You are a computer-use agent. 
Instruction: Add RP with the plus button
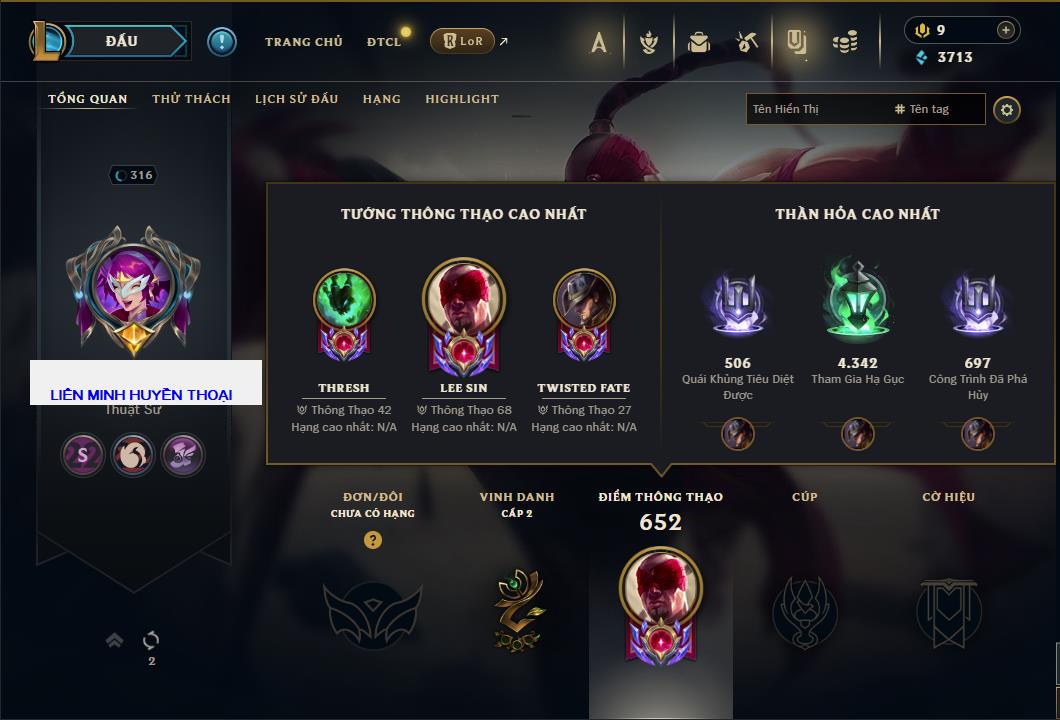[1006, 30]
